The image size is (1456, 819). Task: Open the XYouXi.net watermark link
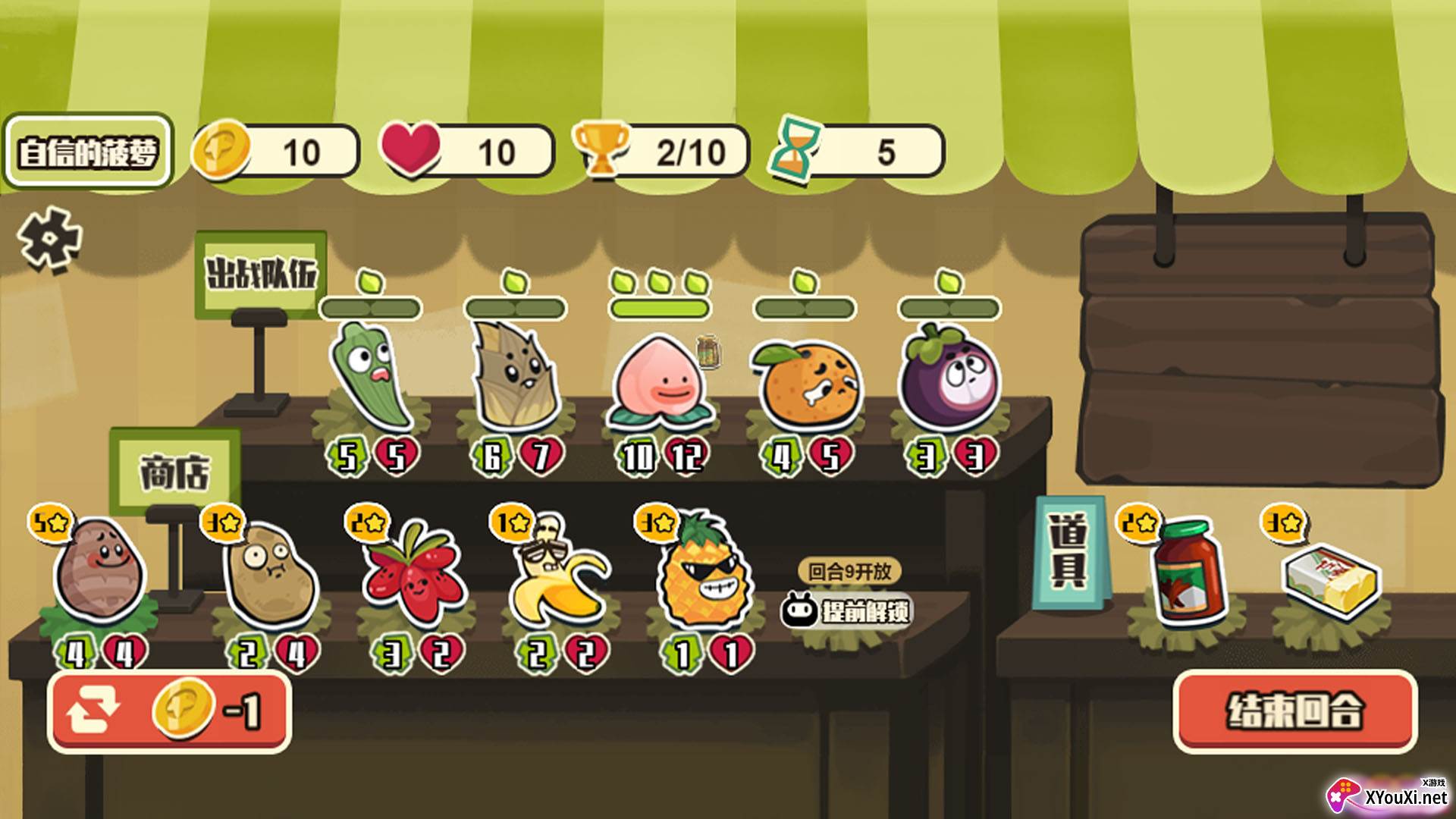(1388, 796)
